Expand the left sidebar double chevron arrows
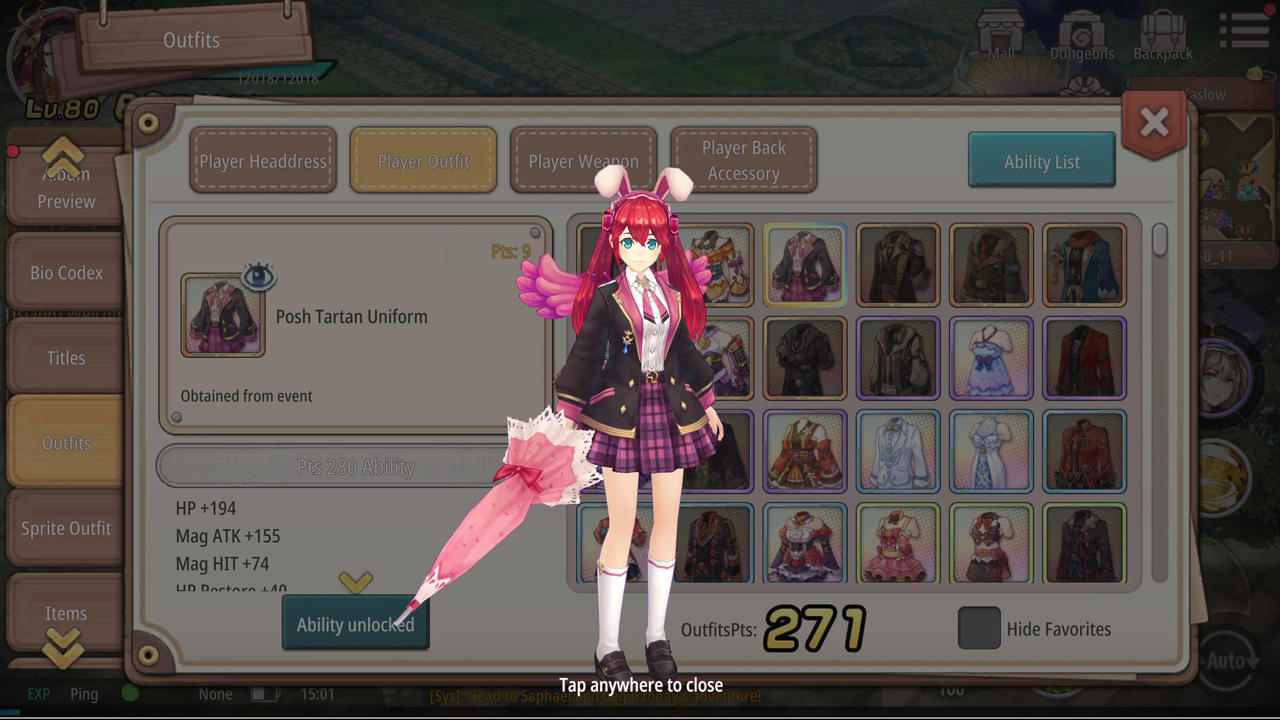1280x720 pixels. (x=63, y=648)
